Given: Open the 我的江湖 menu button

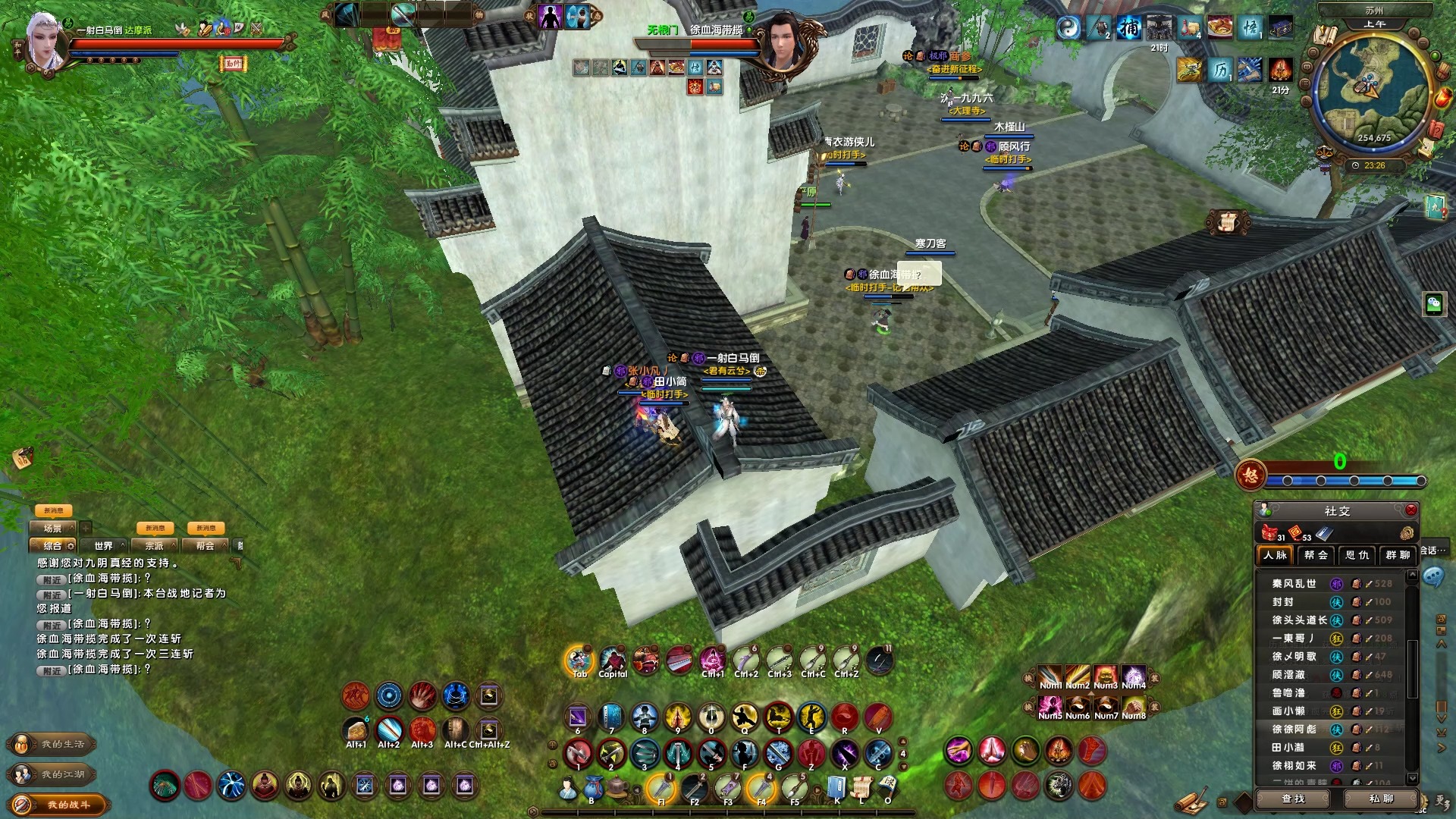Looking at the screenshot, I should [53, 774].
